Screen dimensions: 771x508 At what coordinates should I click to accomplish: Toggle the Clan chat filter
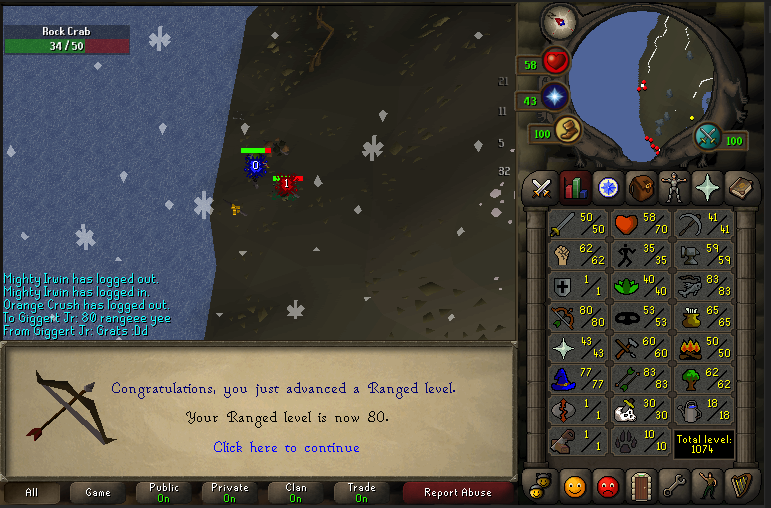tap(296, 492)
